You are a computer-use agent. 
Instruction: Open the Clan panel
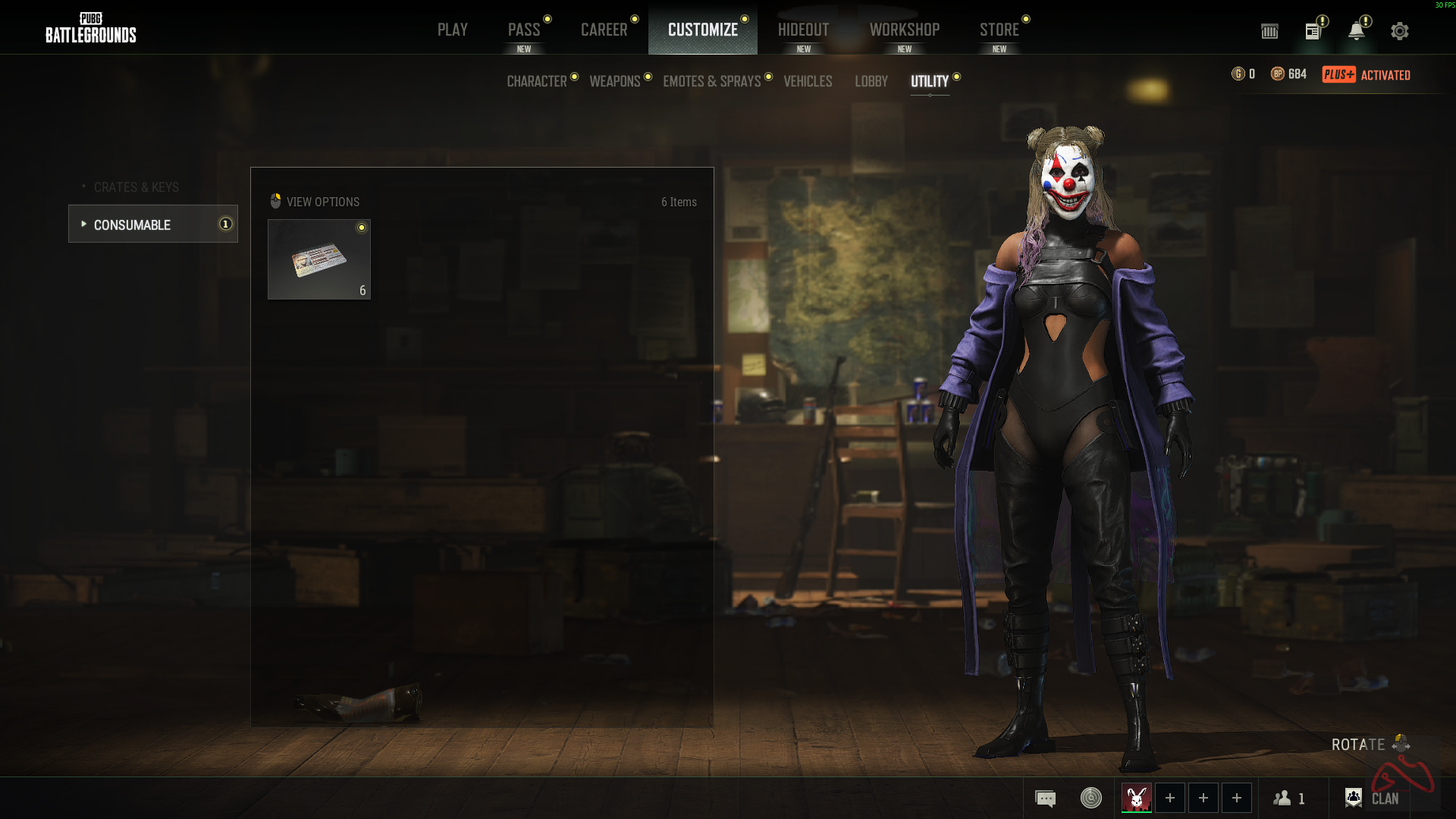1373,799
